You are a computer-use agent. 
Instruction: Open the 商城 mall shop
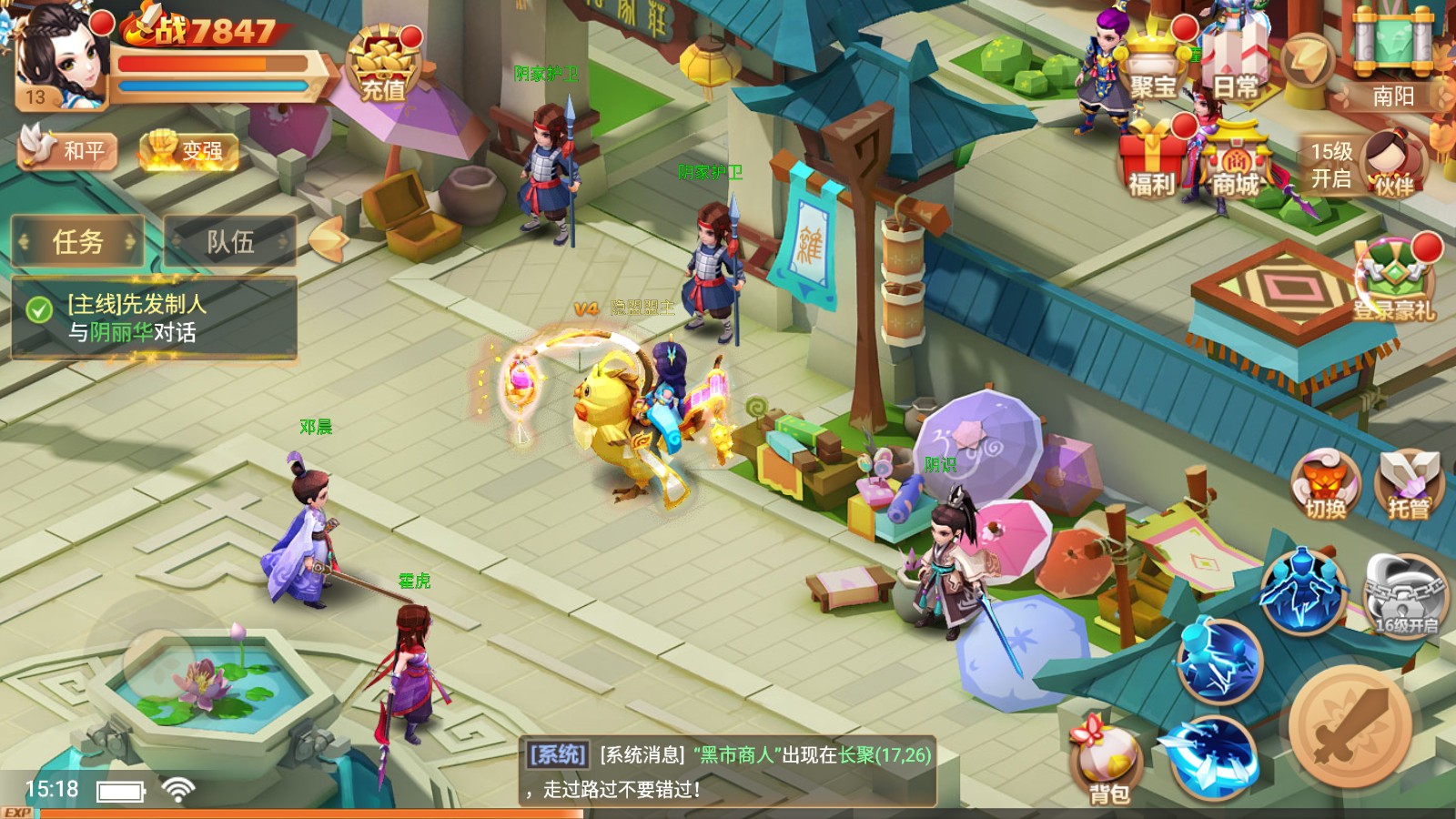tap(1235, 166)
